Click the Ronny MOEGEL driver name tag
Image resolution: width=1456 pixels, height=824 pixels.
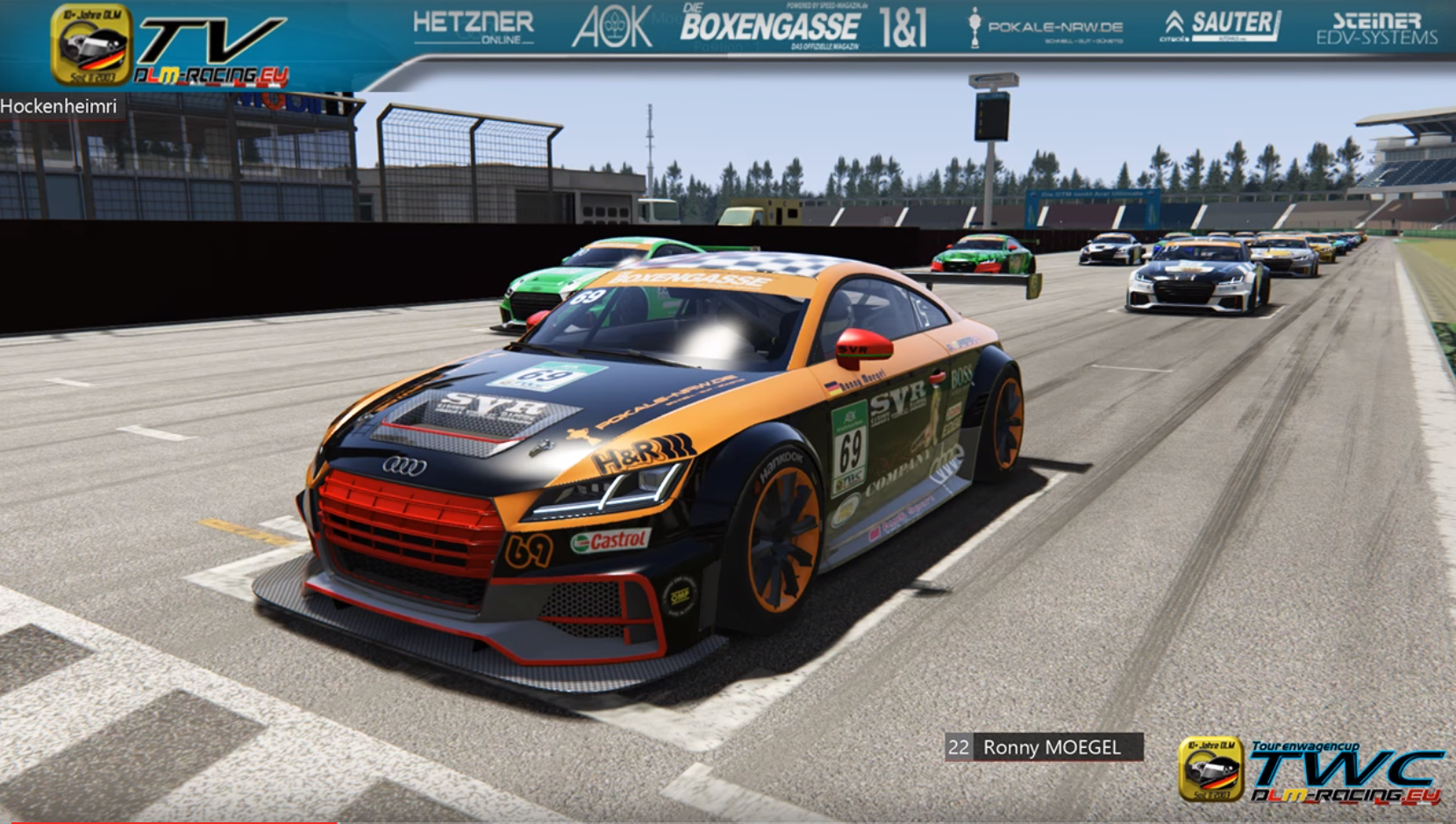[1044, 747]
